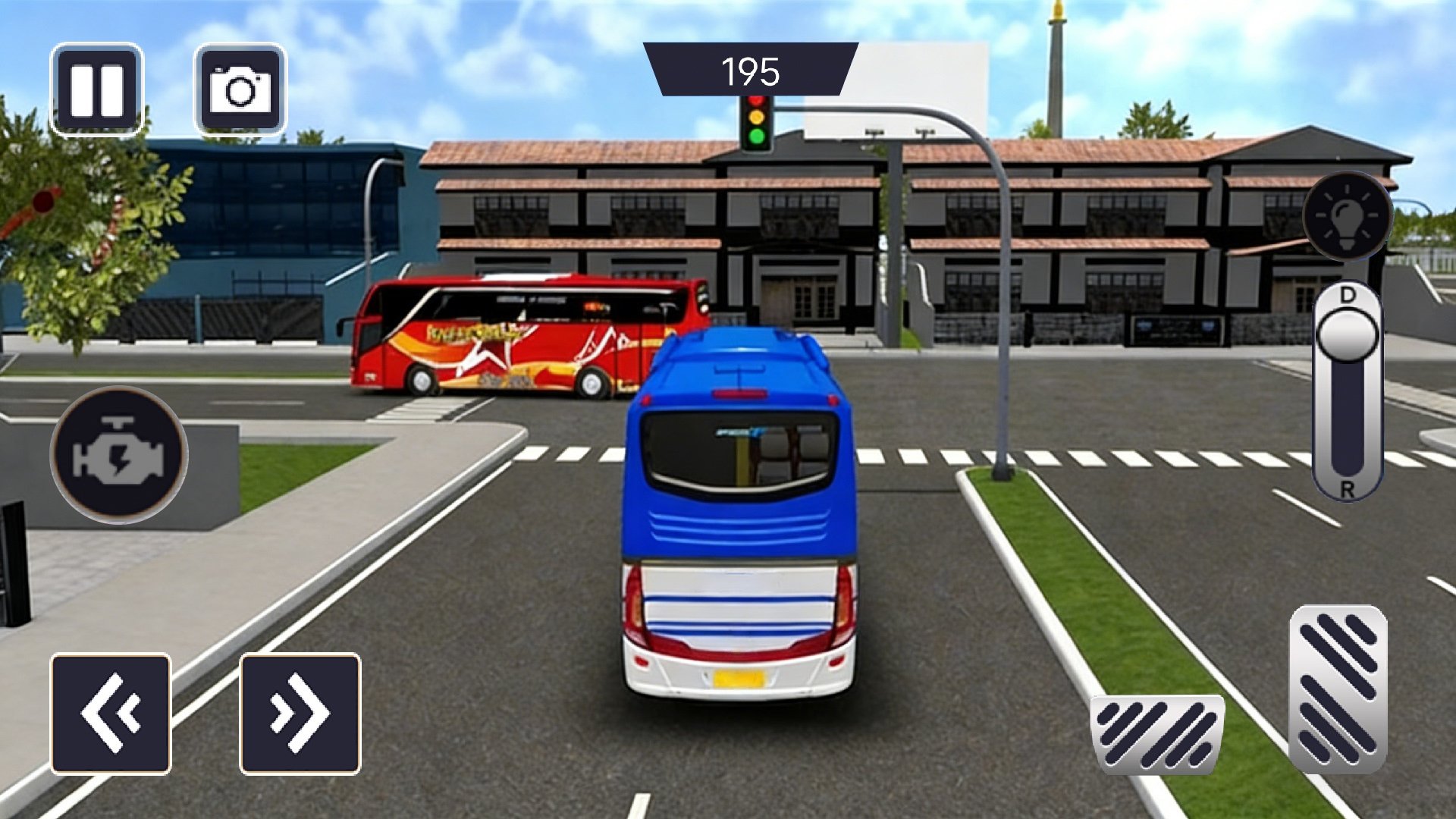
Task: Toggle the engine start button
Action: (119, 455)
